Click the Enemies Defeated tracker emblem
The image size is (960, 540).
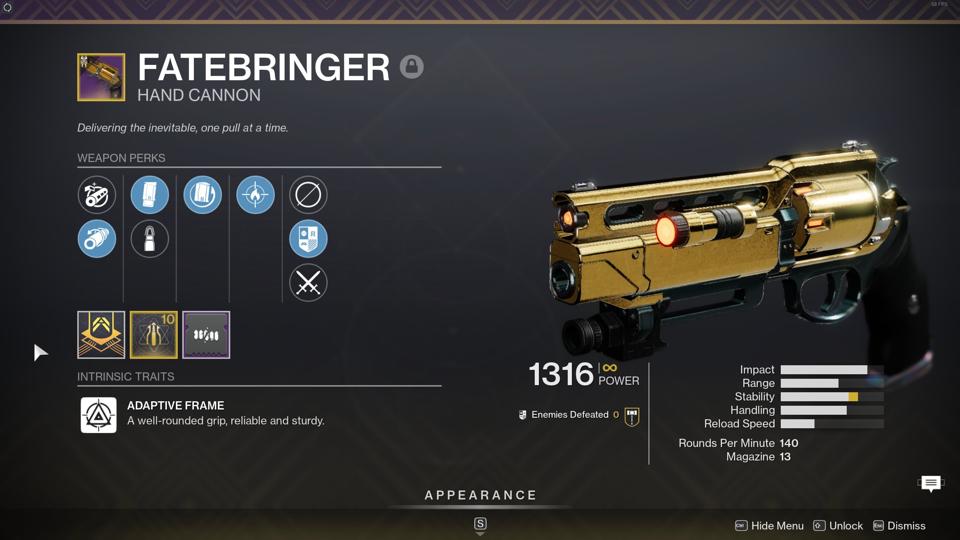point(631,415)
